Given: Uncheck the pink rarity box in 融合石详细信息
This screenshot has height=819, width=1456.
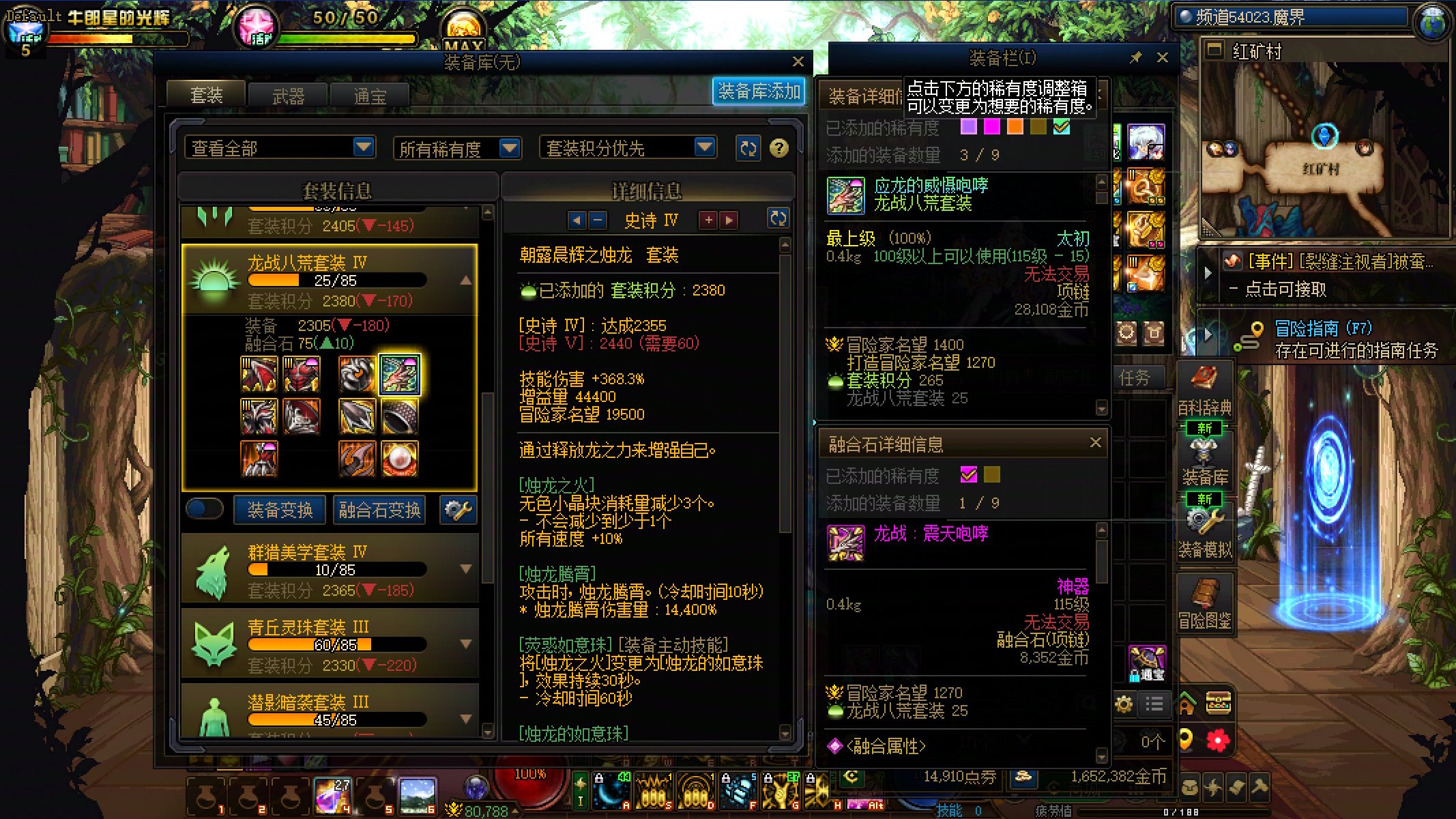Looking at the screenshot, I should click(x=969, y=476).
